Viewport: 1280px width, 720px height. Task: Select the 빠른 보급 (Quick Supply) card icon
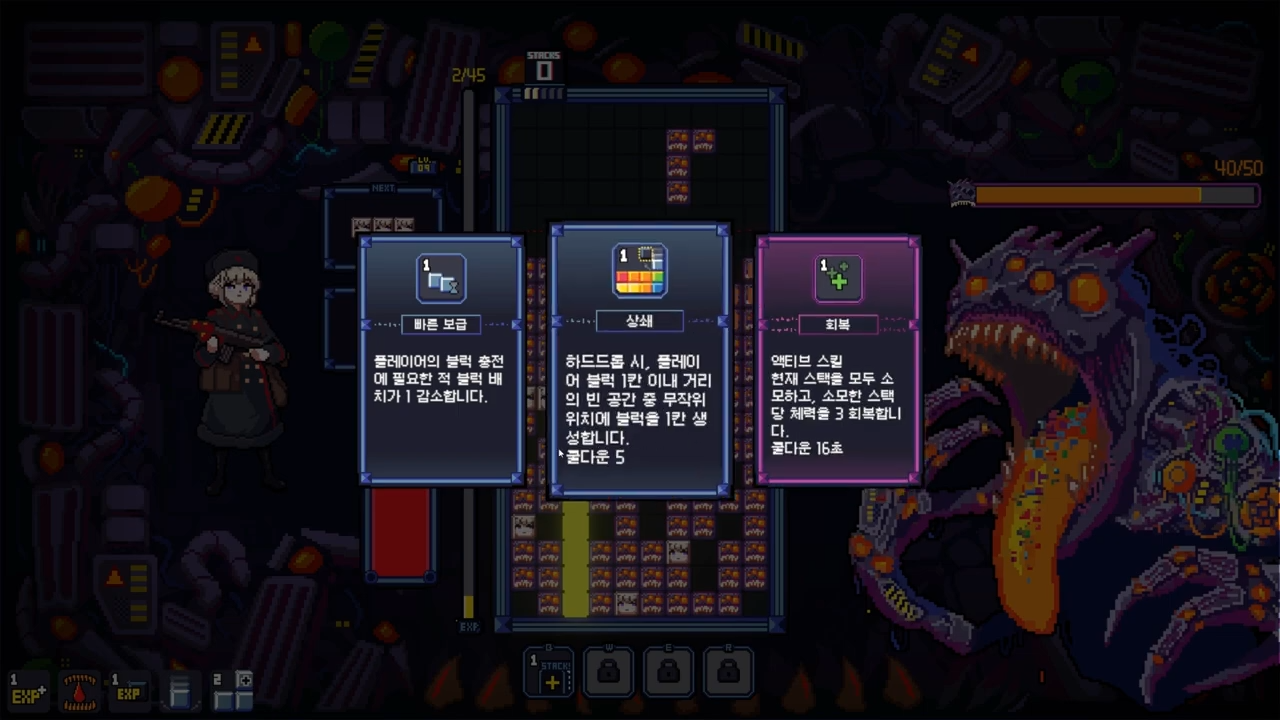coord(440,277)
